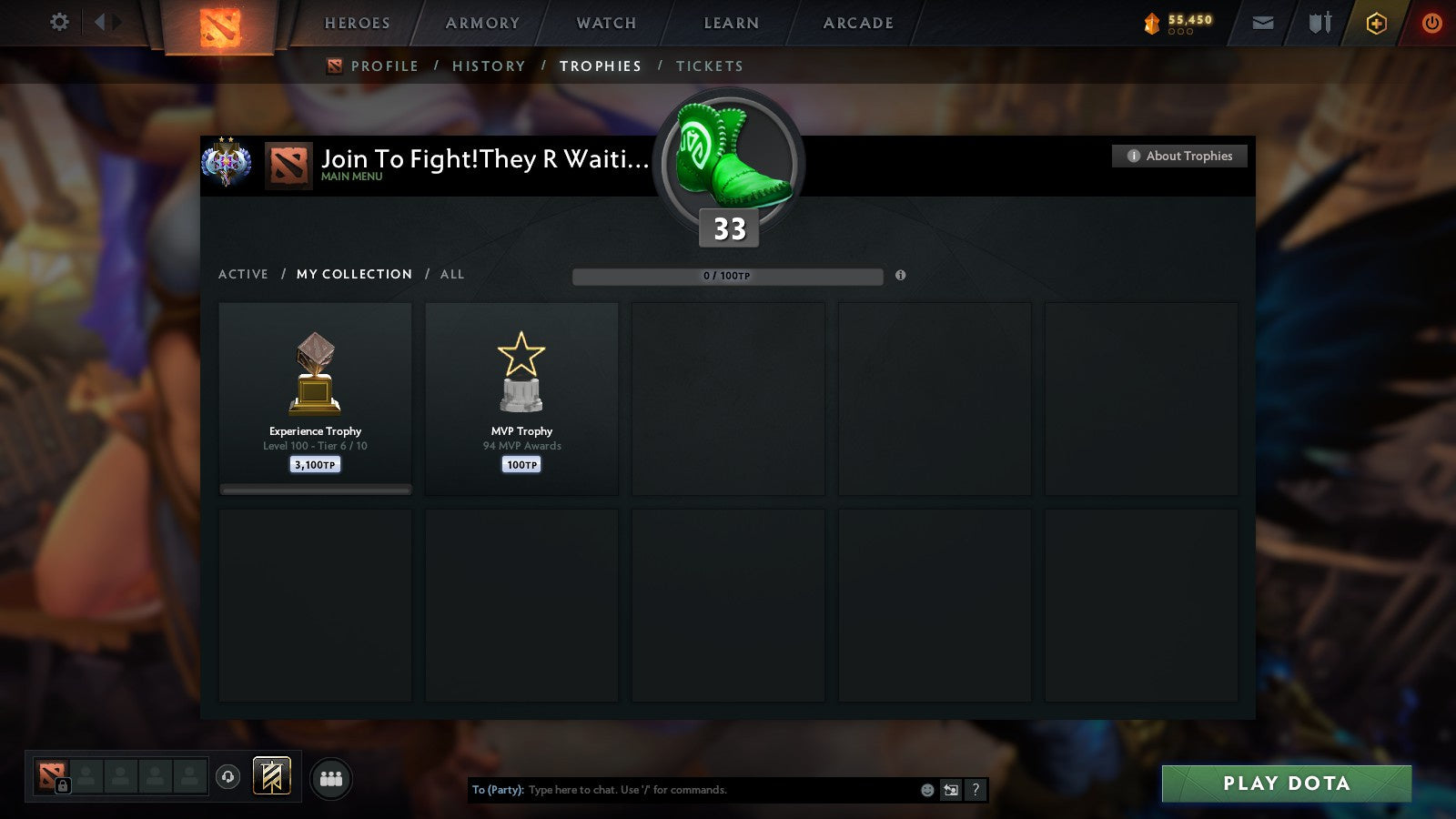Click the power button to quit Dota
This screenshot has width=1456, height=819.
tap(1431, 24)
